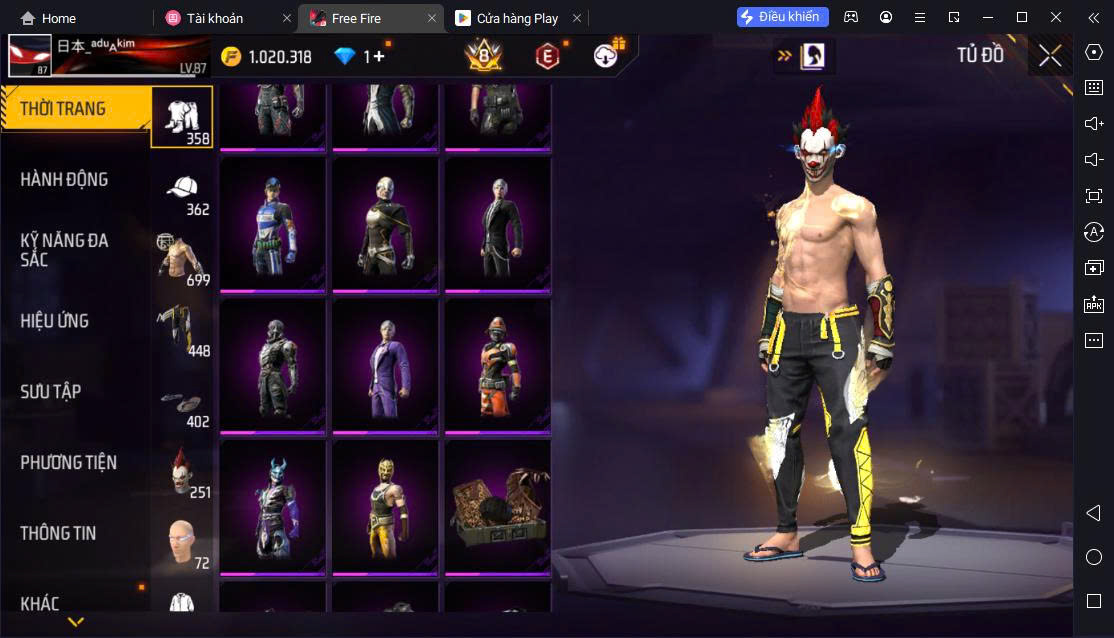Select the treasure chest loot item
1114x638 pixels.
497,508
